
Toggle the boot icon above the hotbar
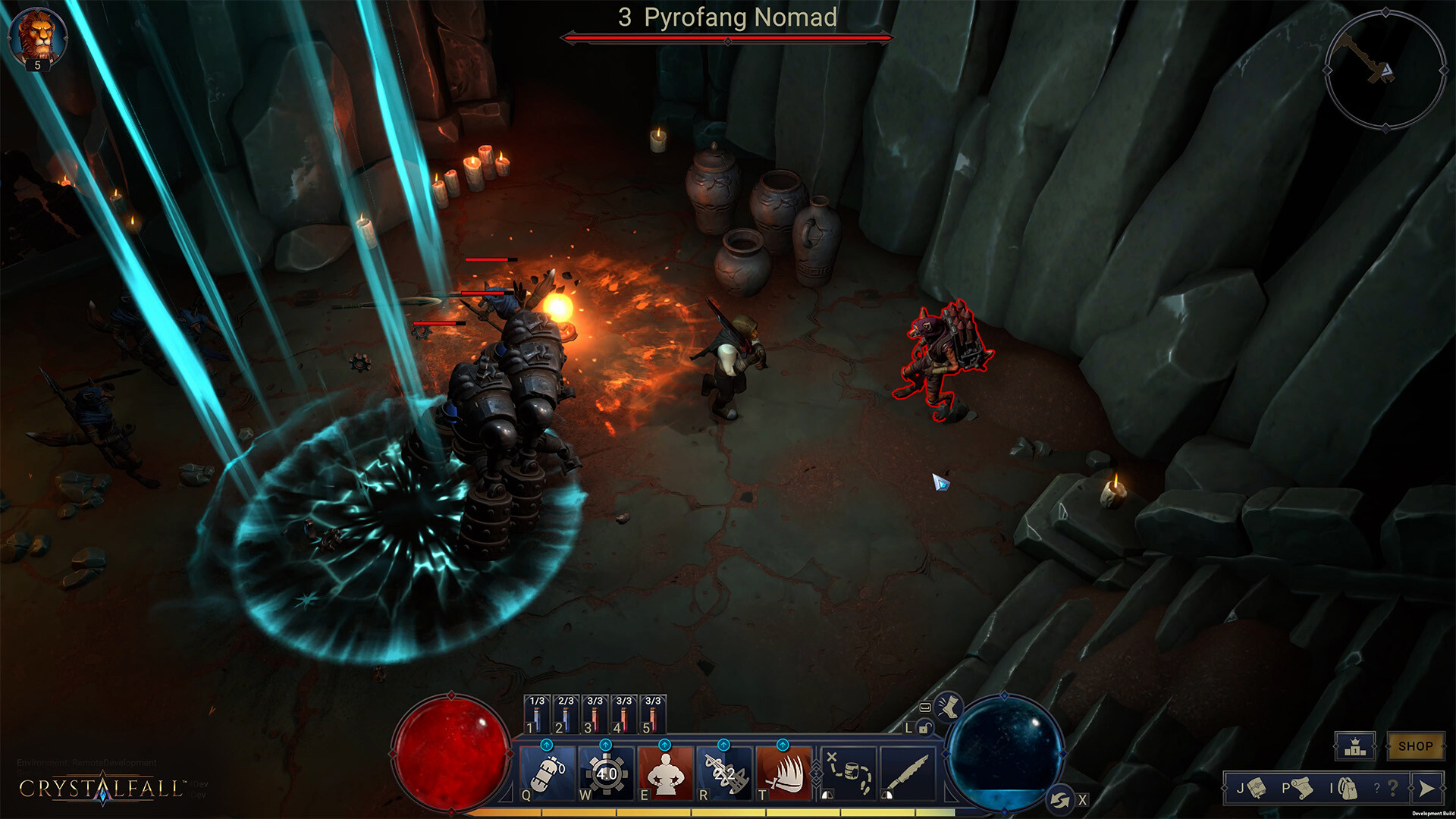point(947,708)
